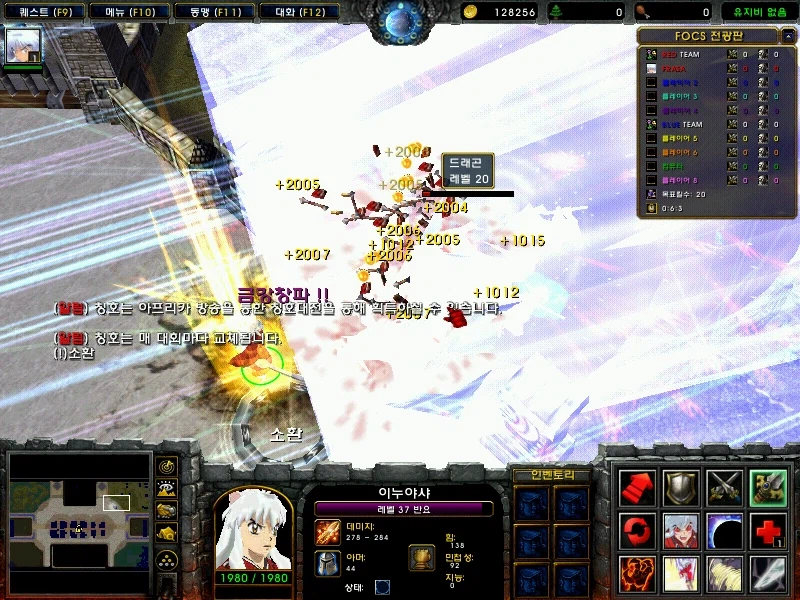Cast the black eclipse orb ability

point(724,530)
